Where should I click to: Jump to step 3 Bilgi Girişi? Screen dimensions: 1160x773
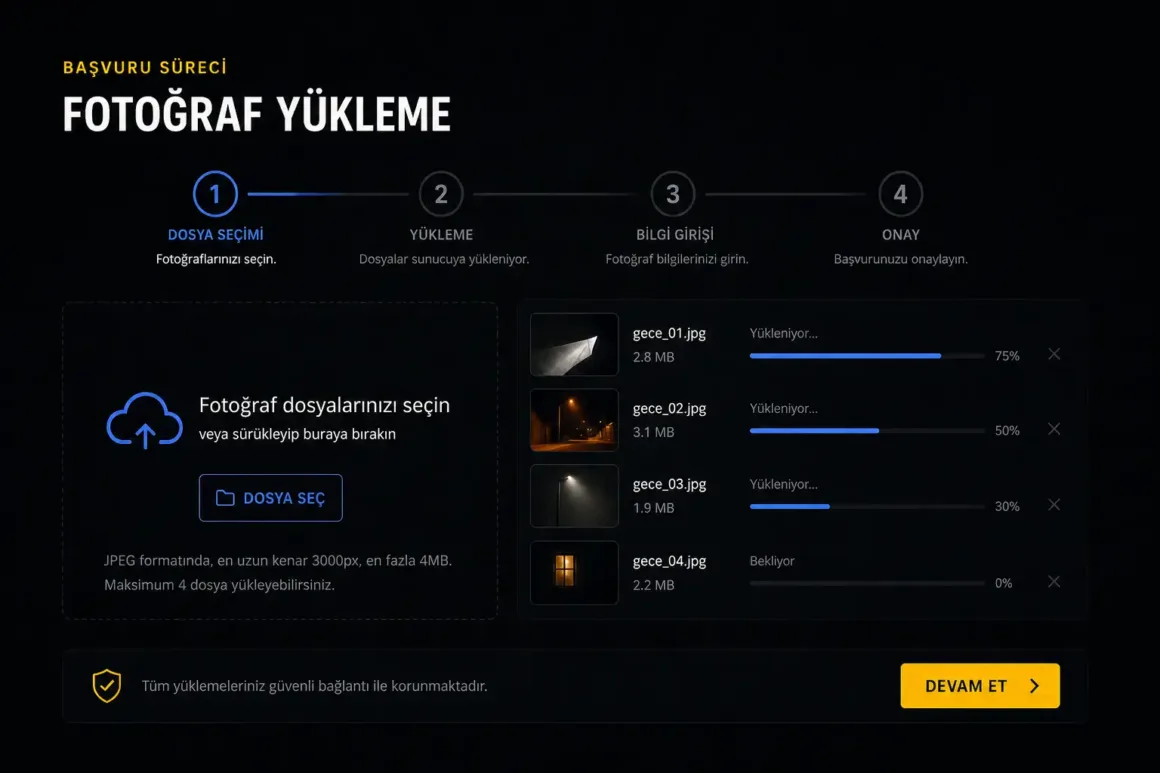pos(673,194)
